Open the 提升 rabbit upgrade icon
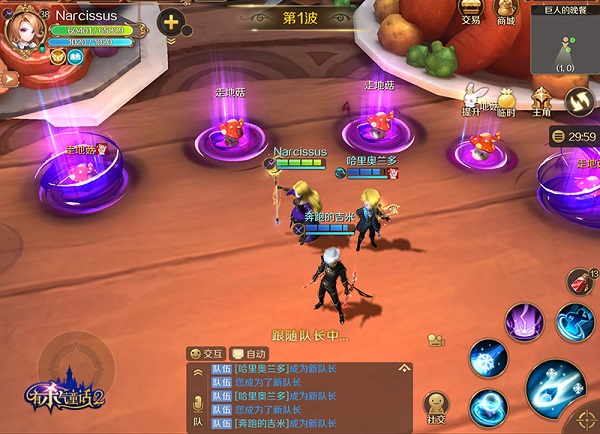Screen dimensions: 600x434 [x=471, y=100]
